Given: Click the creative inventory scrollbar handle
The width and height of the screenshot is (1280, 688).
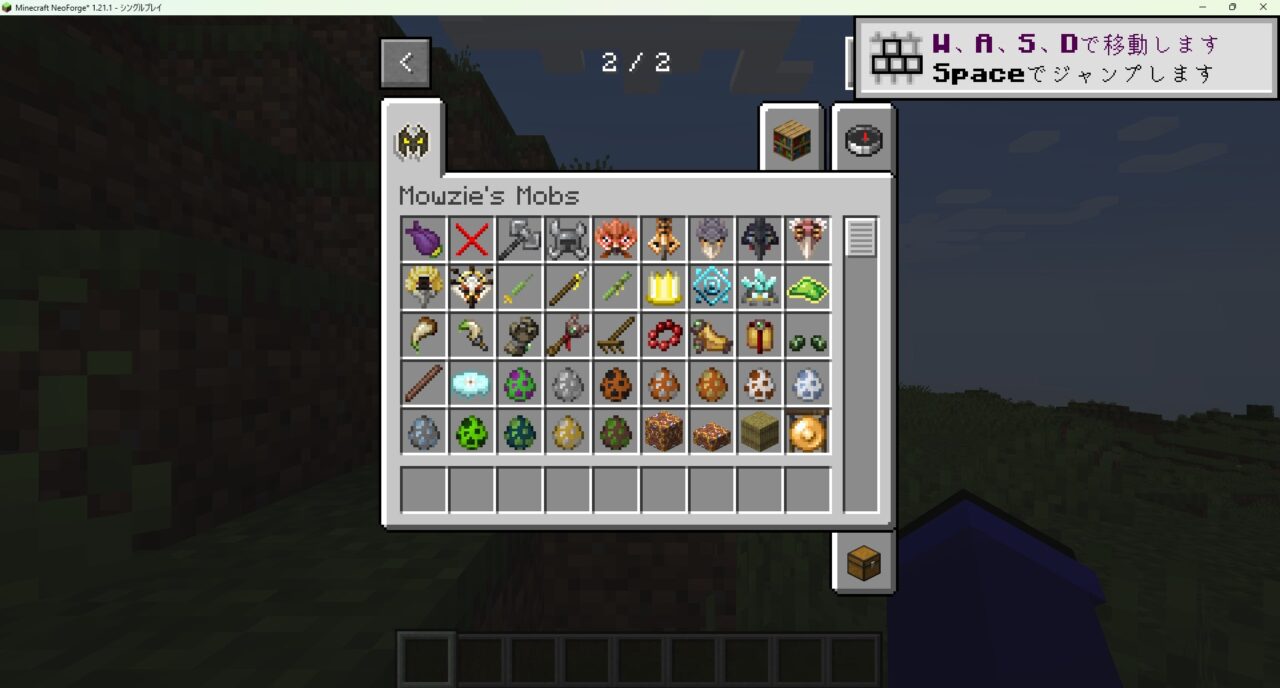Looking at the screenshot, I should pyautogui.click(x=860, y=238).
